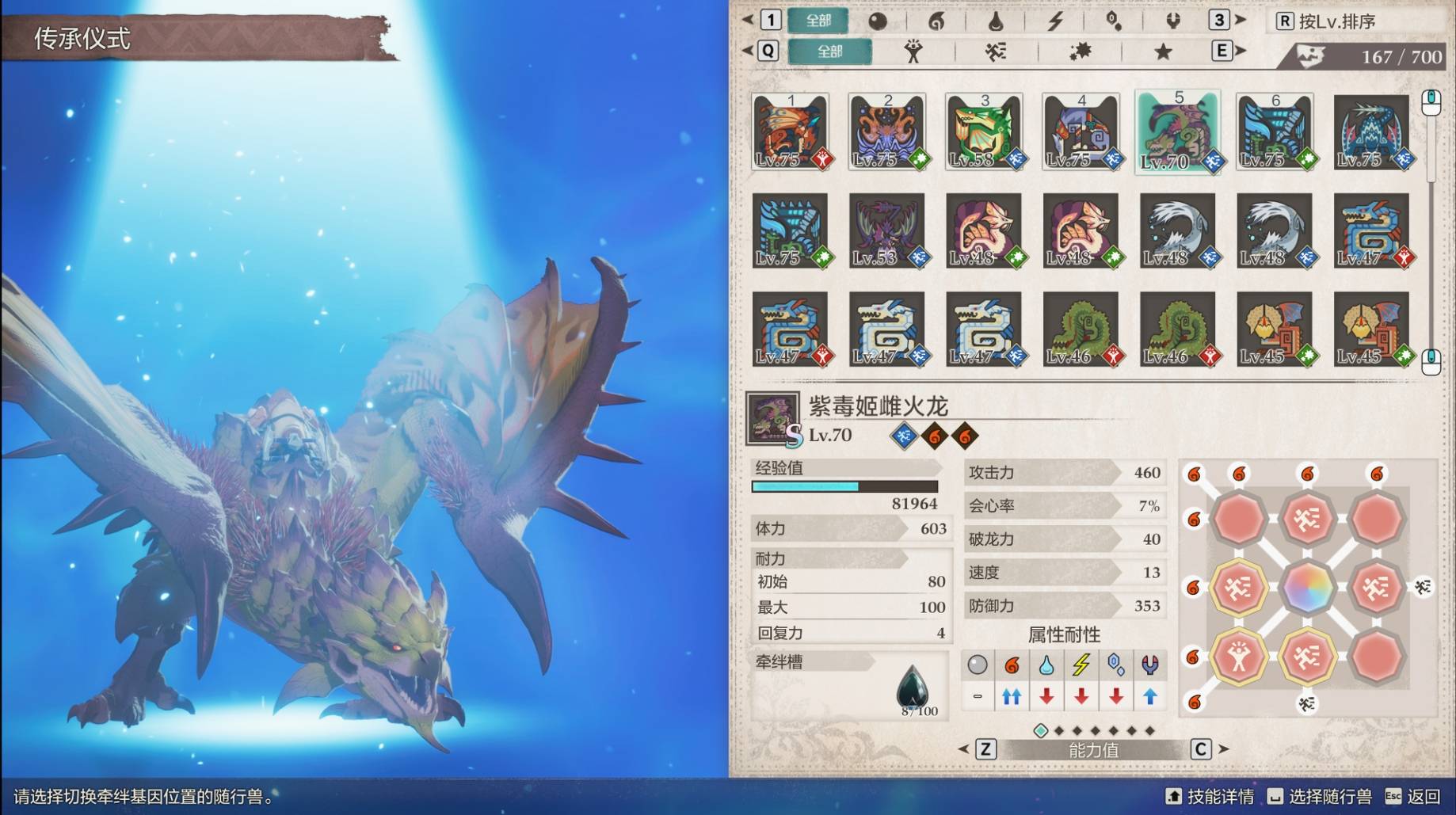
Task: Select the rainbow gene in grid center
Action: coord(1307,588)
